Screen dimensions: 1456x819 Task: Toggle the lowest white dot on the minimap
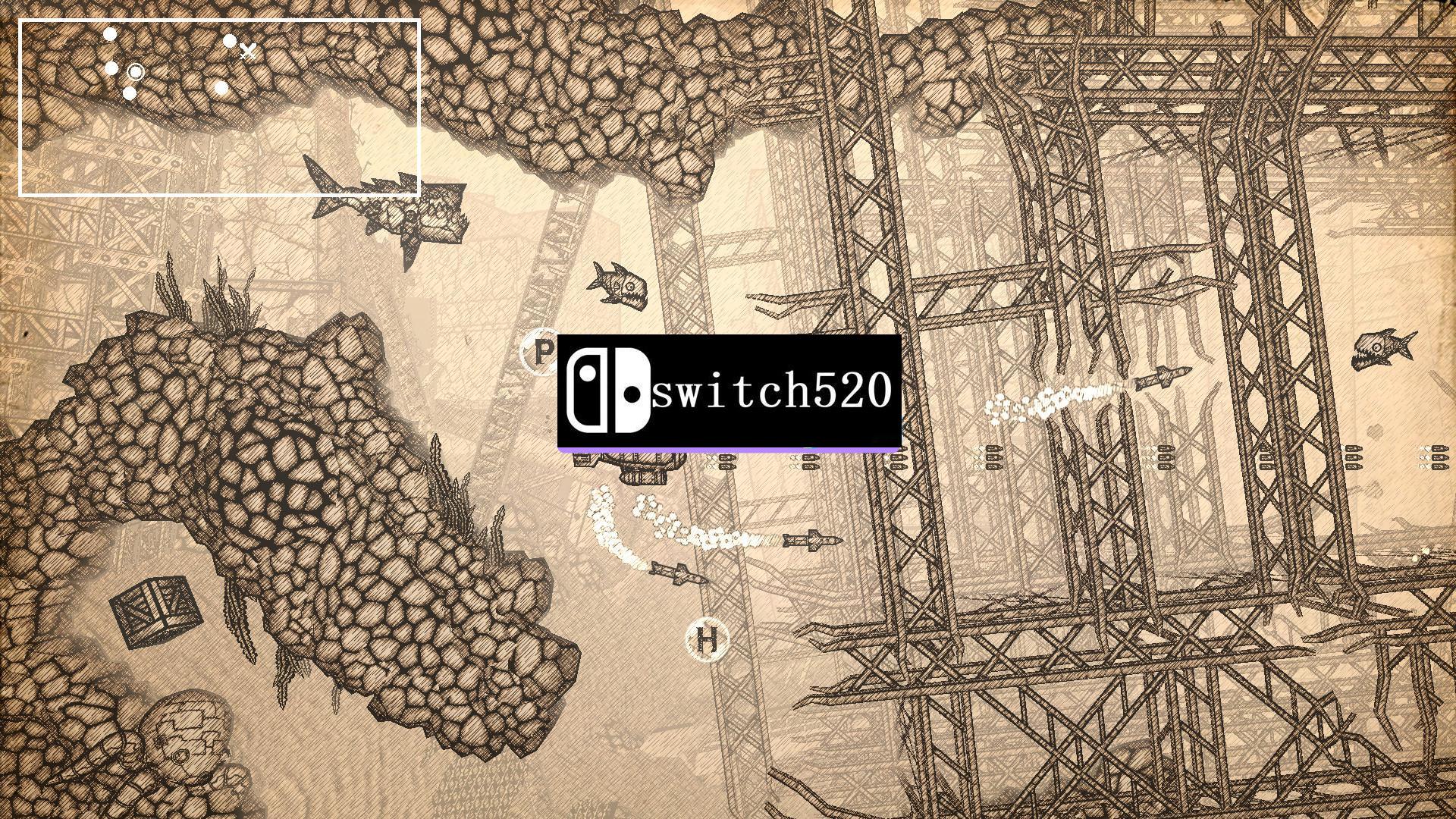coord(130,94)
